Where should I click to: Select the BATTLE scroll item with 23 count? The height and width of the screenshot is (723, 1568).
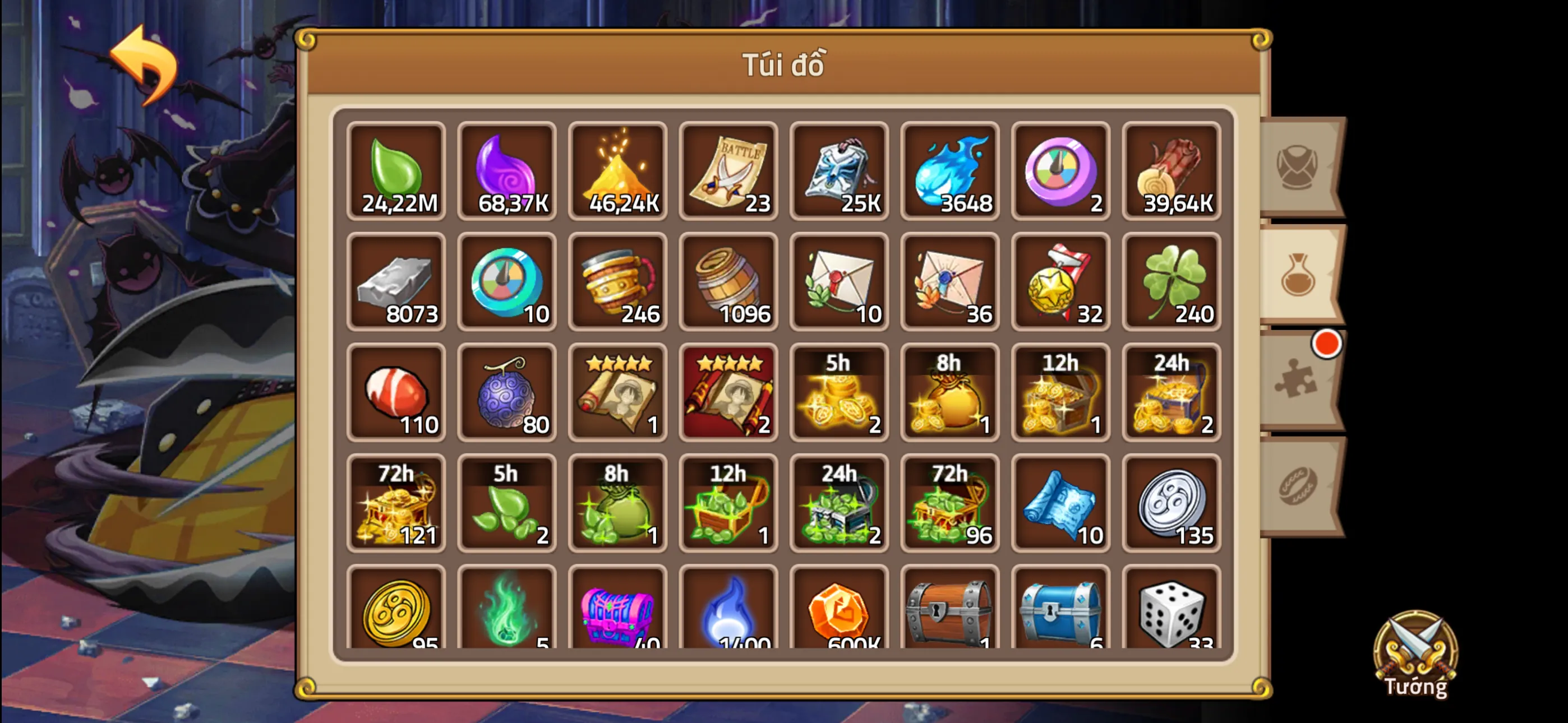729,172
